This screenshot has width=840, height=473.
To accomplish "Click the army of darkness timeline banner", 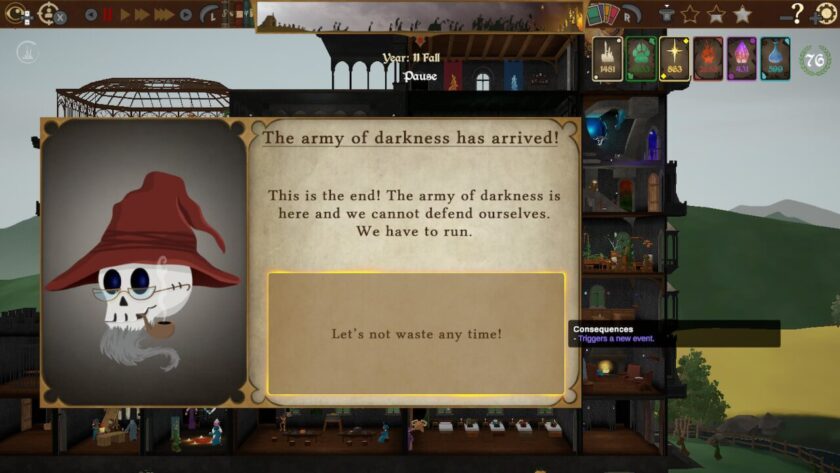I will [420, 16].
